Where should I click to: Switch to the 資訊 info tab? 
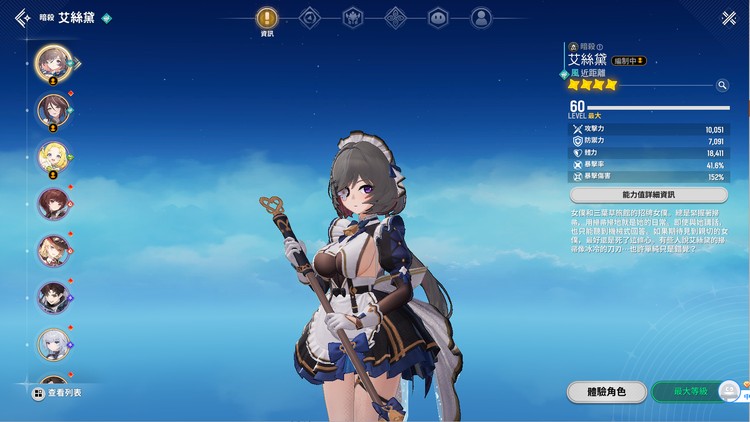coord(267,18)
